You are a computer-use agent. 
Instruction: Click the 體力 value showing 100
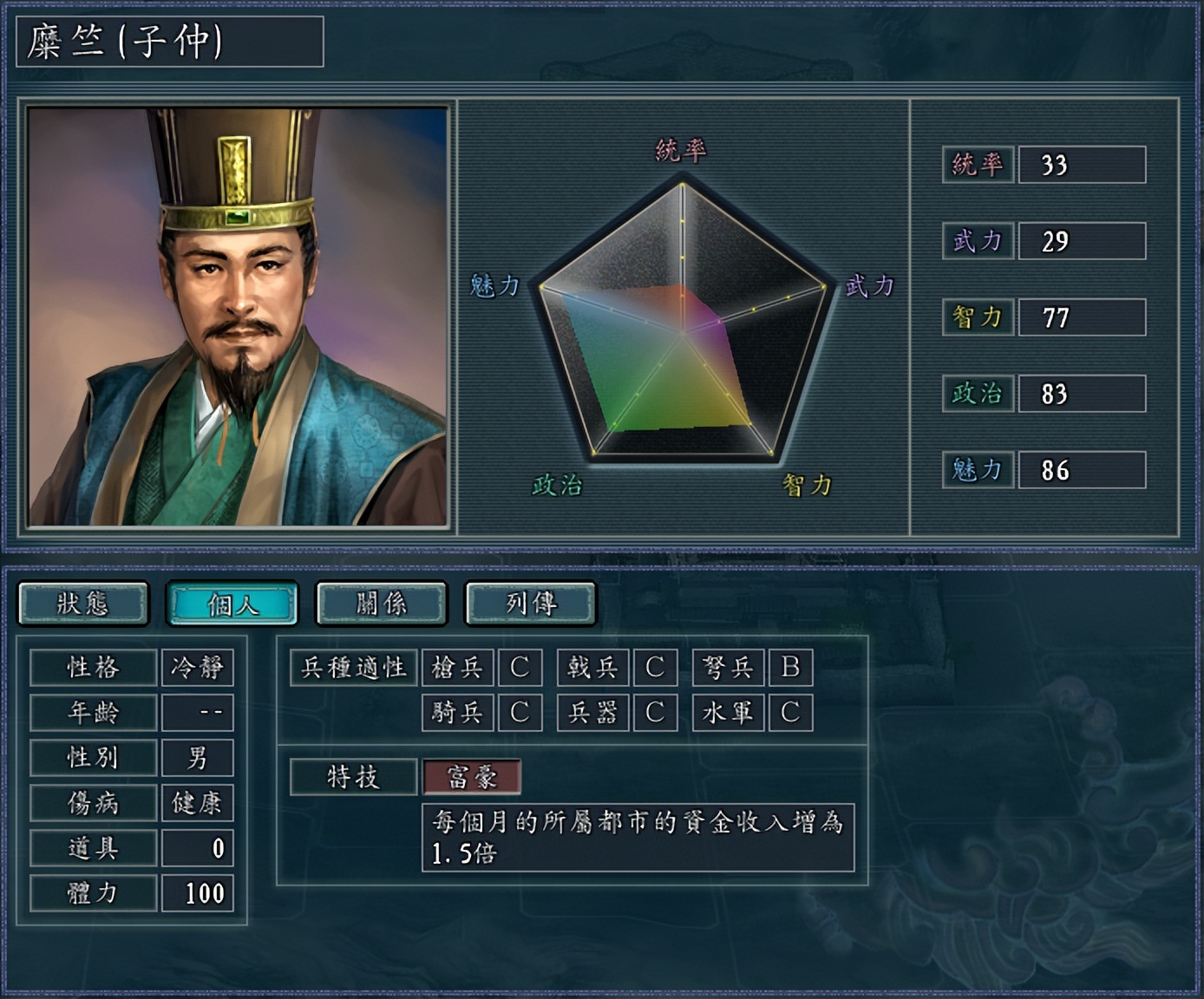[x=198, y=892]
